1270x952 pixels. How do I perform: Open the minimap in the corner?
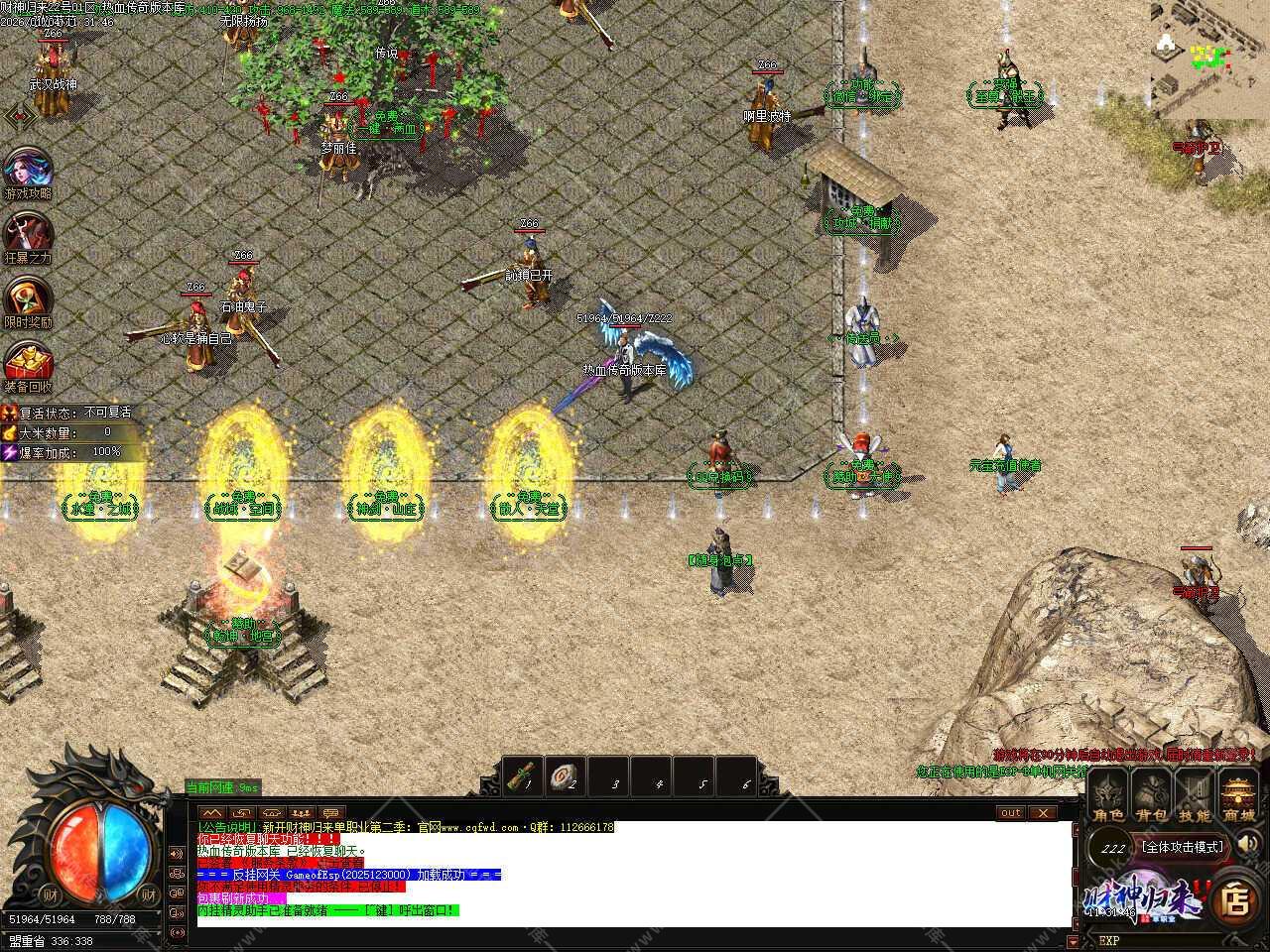click(1209, 58)
